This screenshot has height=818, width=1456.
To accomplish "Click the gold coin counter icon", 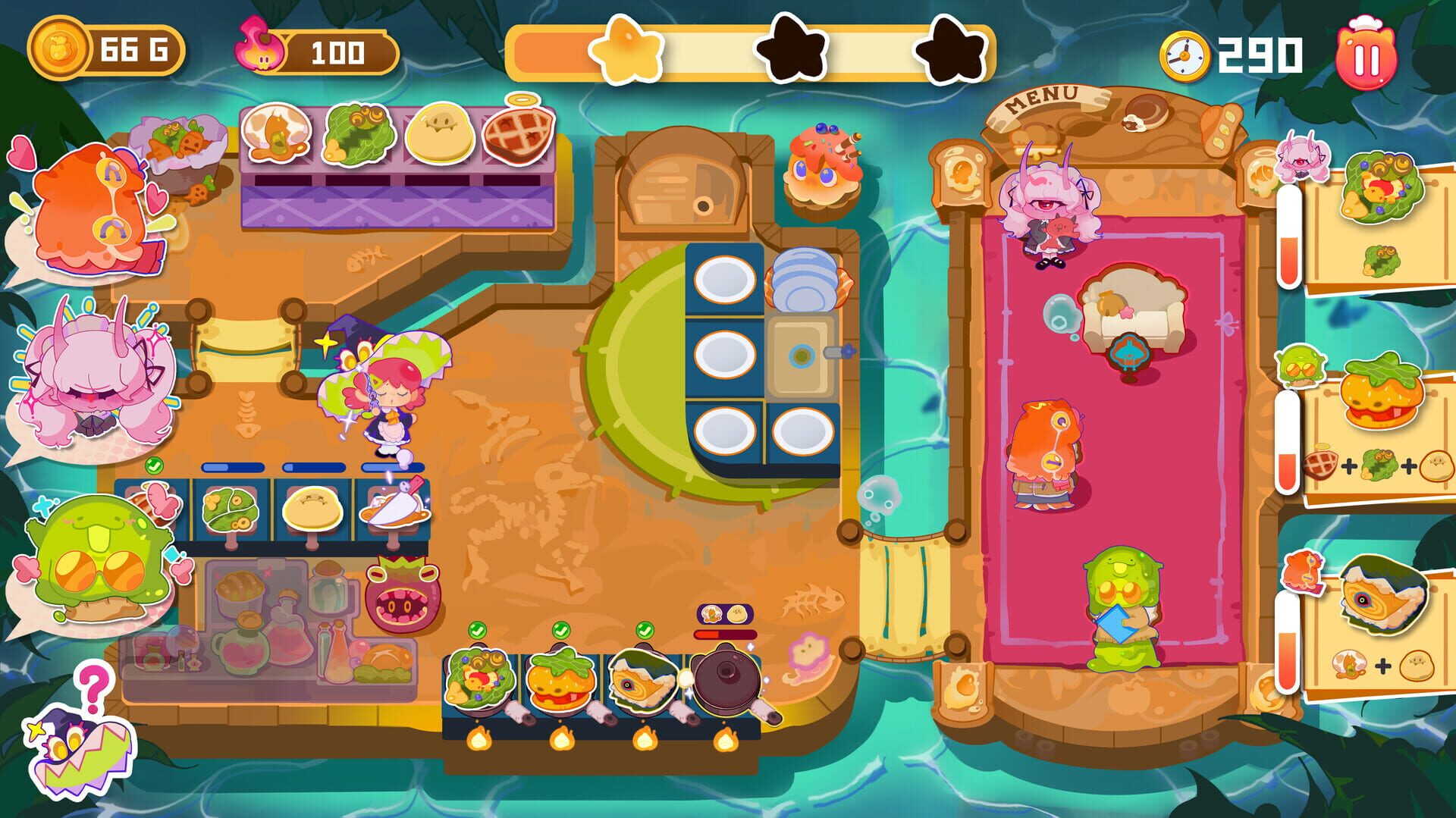I will (x=58, y=47).
